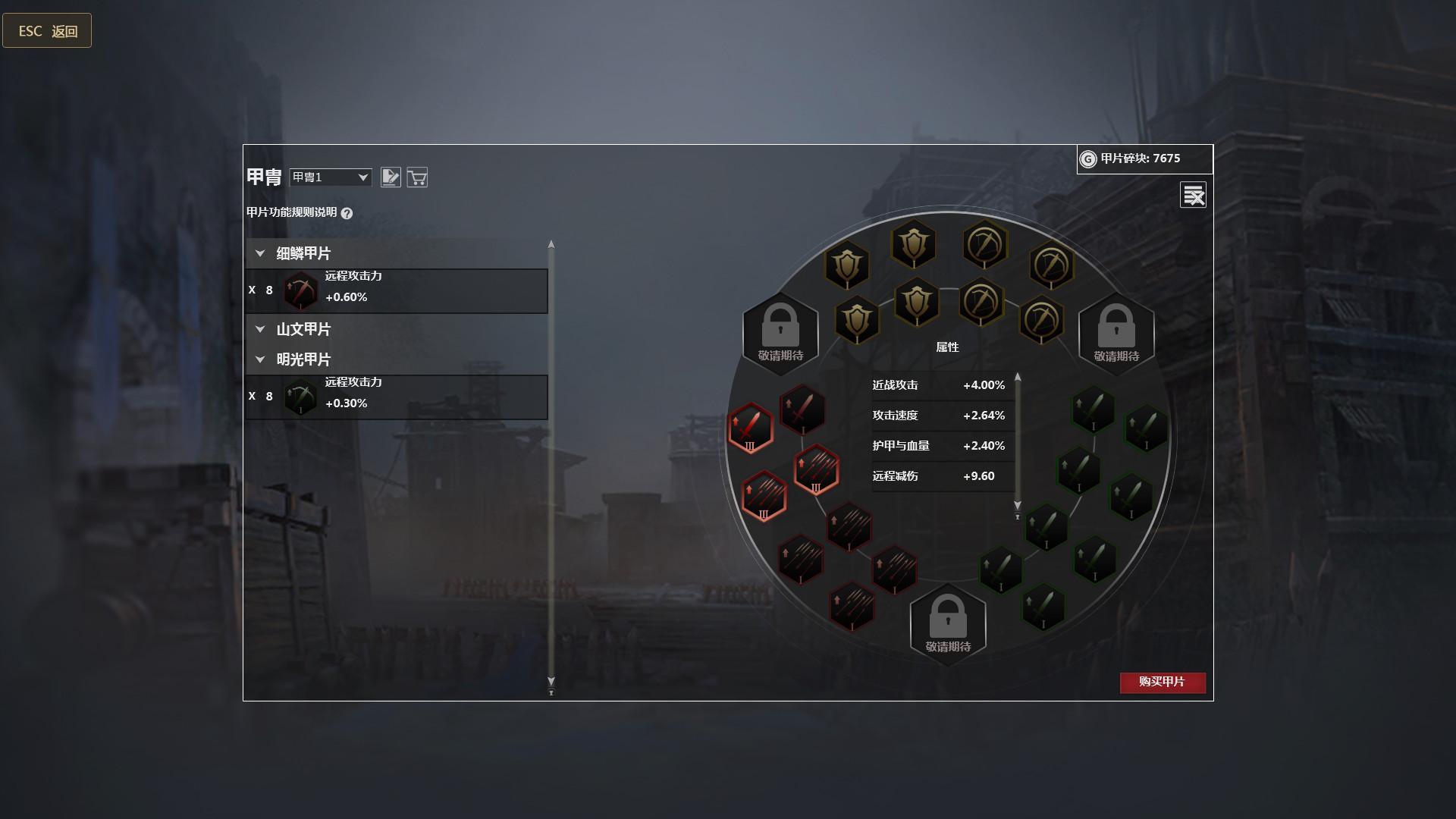This screenshot has width=1456, height=819.
Task: Click the ESC 返回 back button
Action: 47,31
